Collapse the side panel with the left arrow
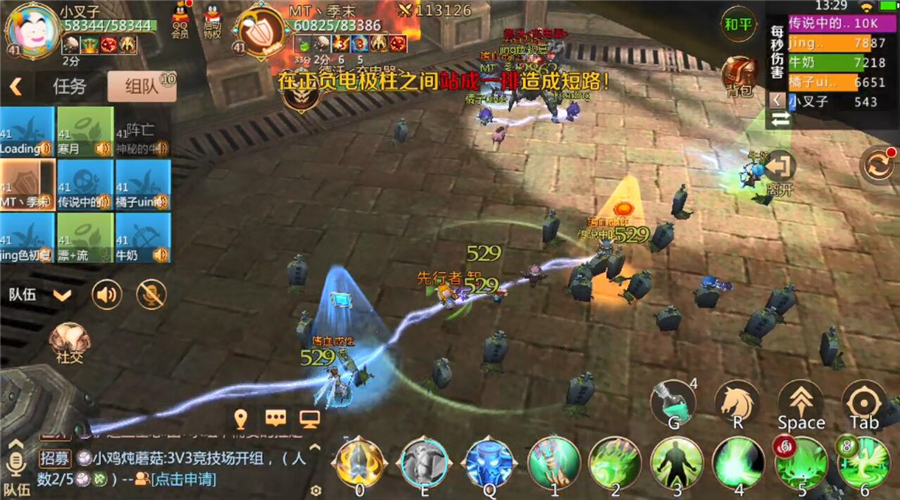 pos(17,87)
